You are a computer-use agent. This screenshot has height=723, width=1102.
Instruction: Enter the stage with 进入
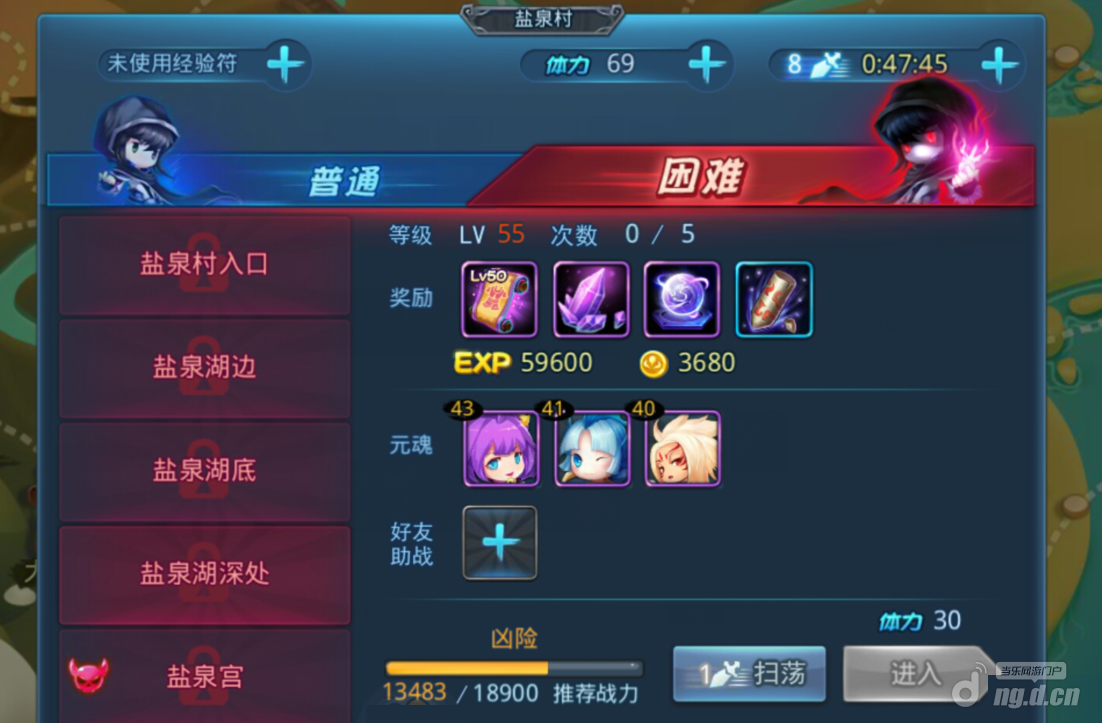914,673
